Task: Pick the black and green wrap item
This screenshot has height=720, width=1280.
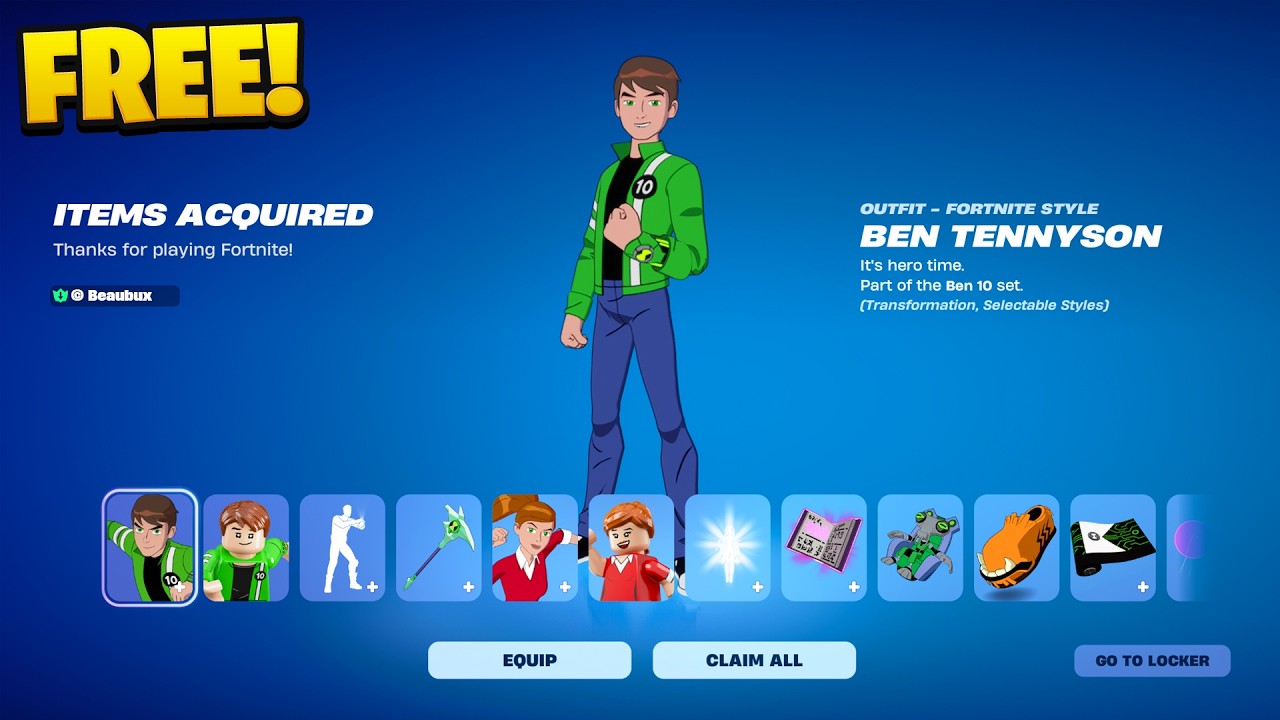Action: click(1112, 548)
